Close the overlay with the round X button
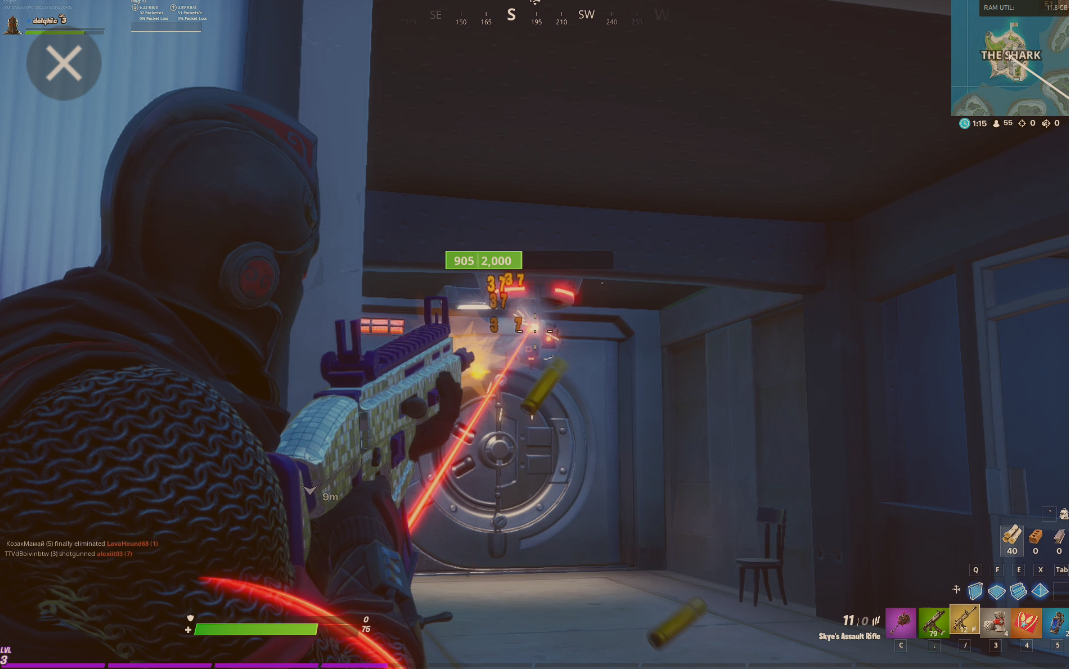This screenshot has width=1069, height=669. (x=63, y=65)
